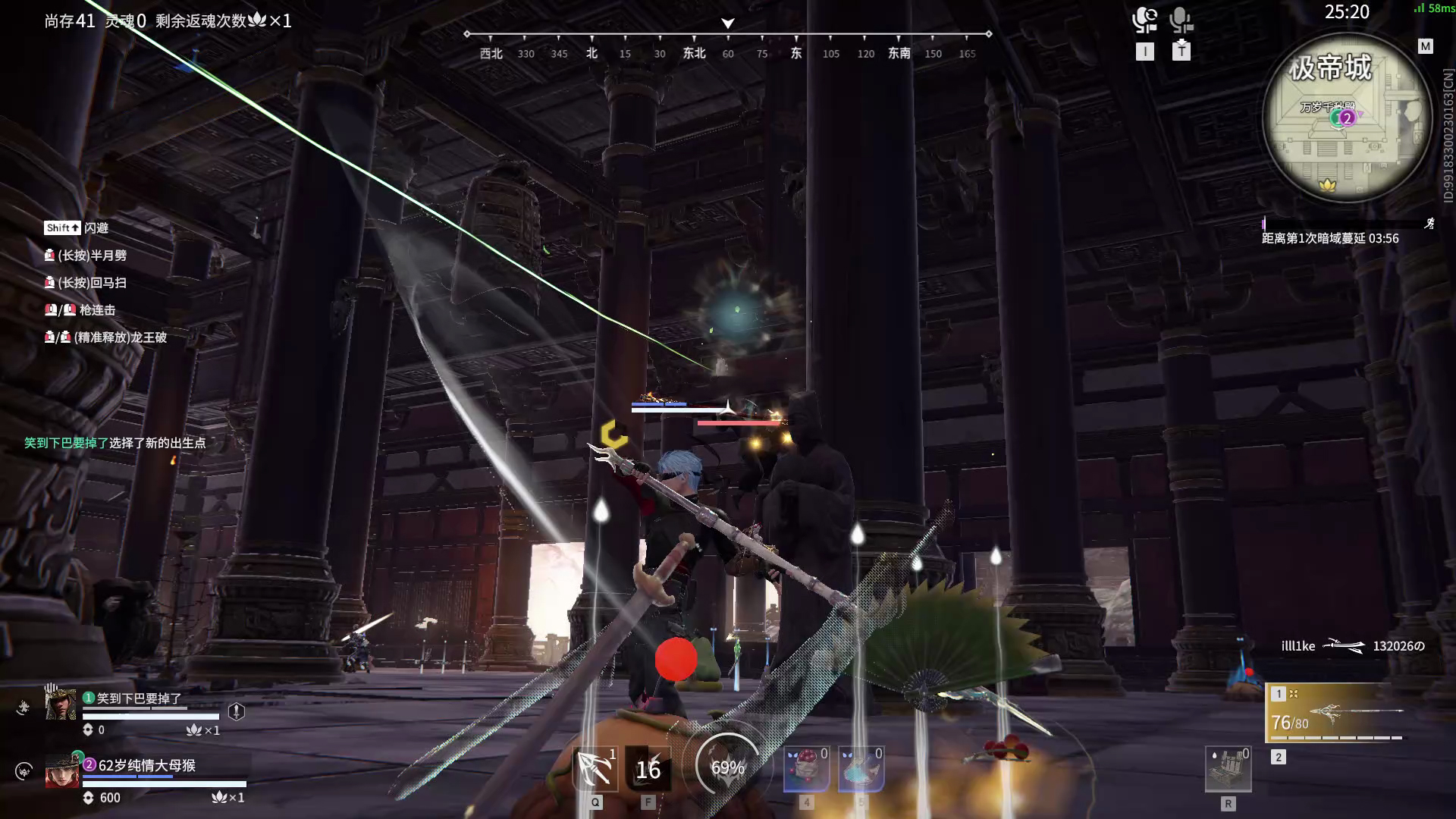
Task: Click the push-to-talk microphone icon
Action: (1181, 20)
